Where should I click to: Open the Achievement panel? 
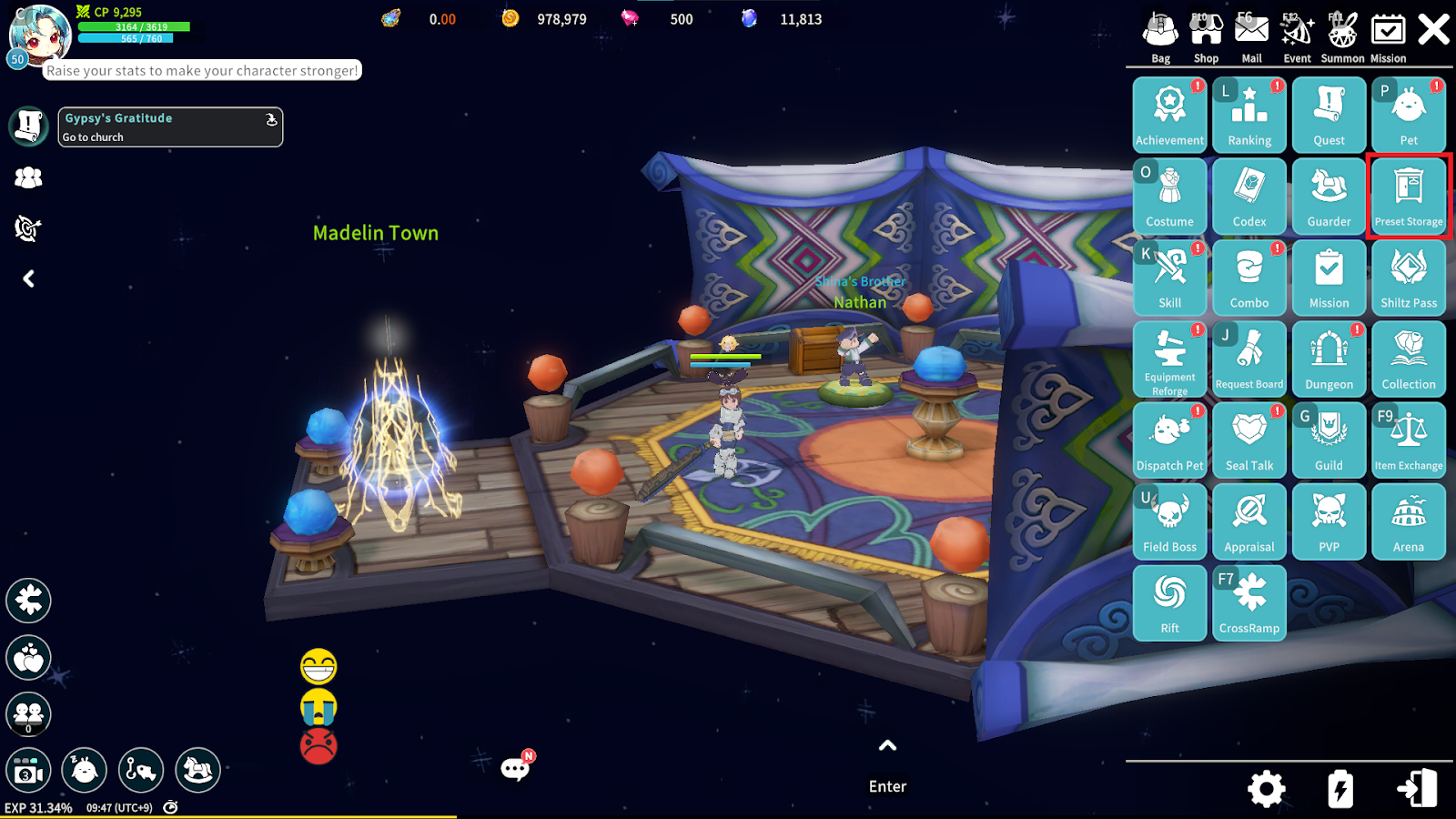coord(1169,114)
